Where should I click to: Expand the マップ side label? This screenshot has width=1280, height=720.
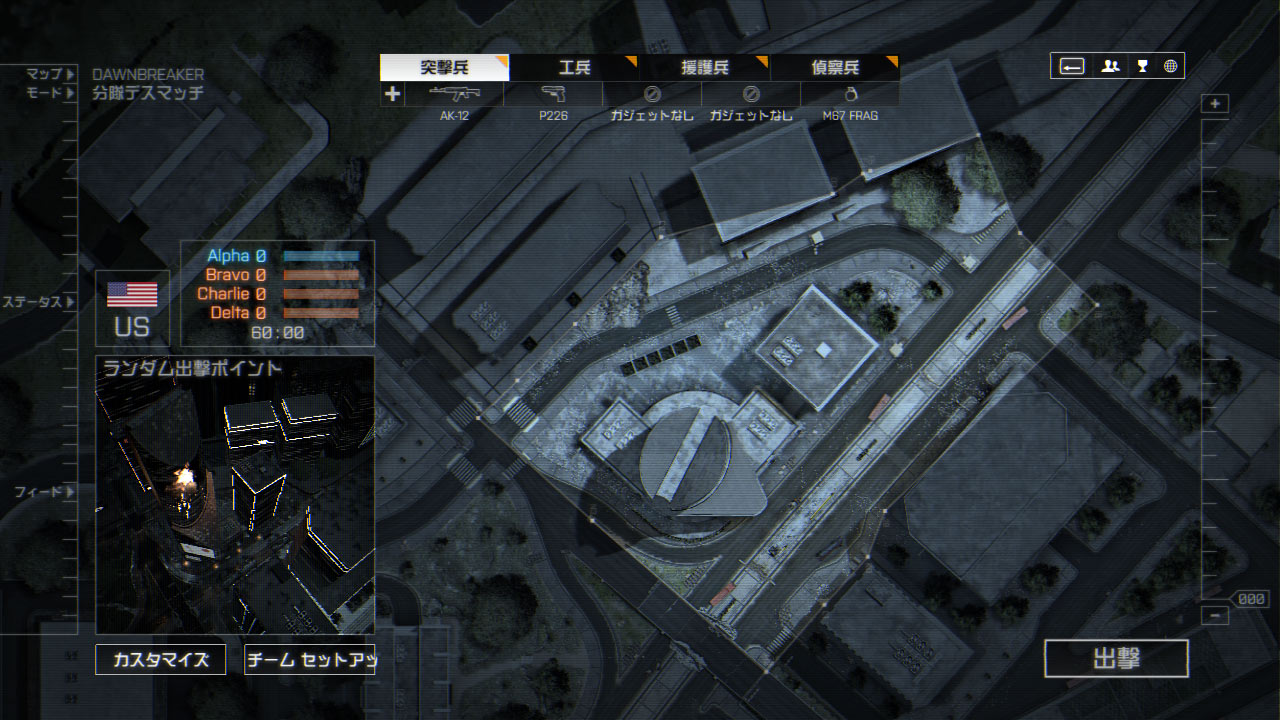tap(50, 74)
